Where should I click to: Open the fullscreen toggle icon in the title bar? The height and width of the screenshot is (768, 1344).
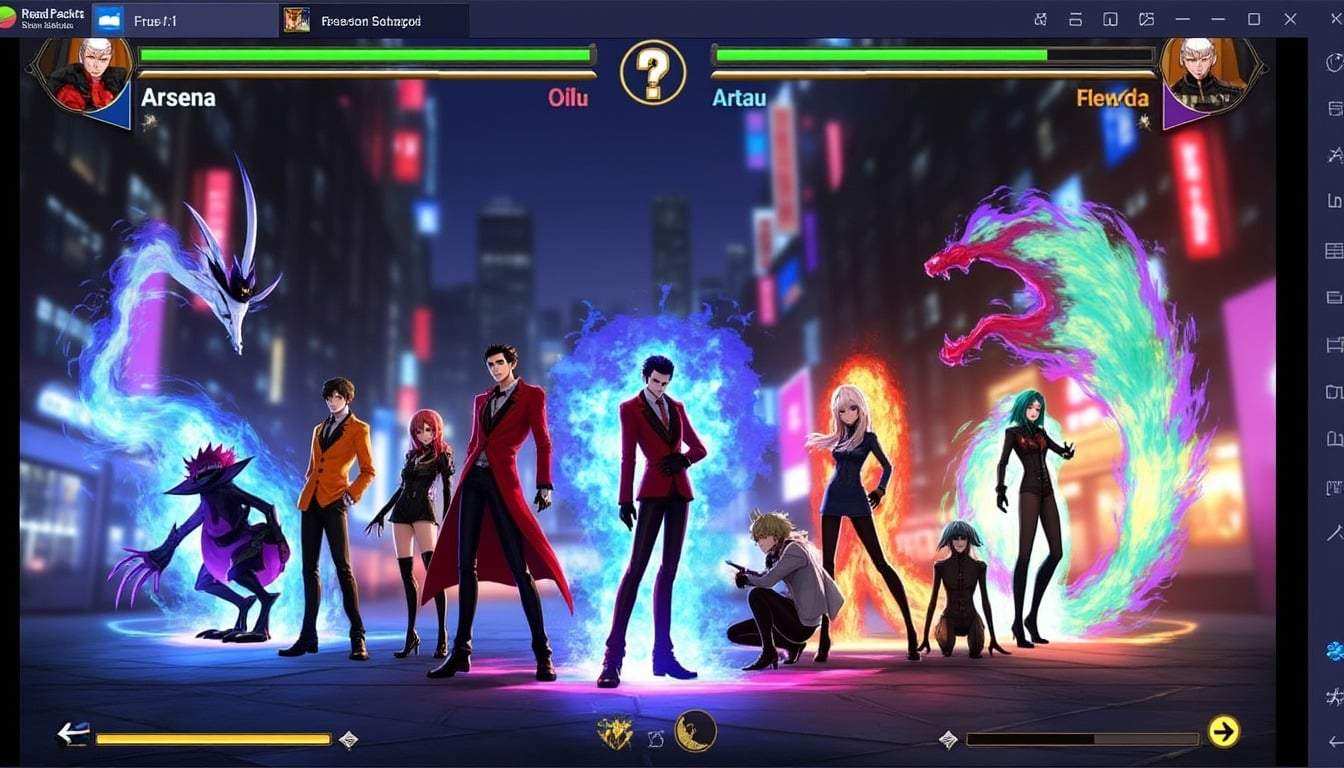(x=1253, y=18)
